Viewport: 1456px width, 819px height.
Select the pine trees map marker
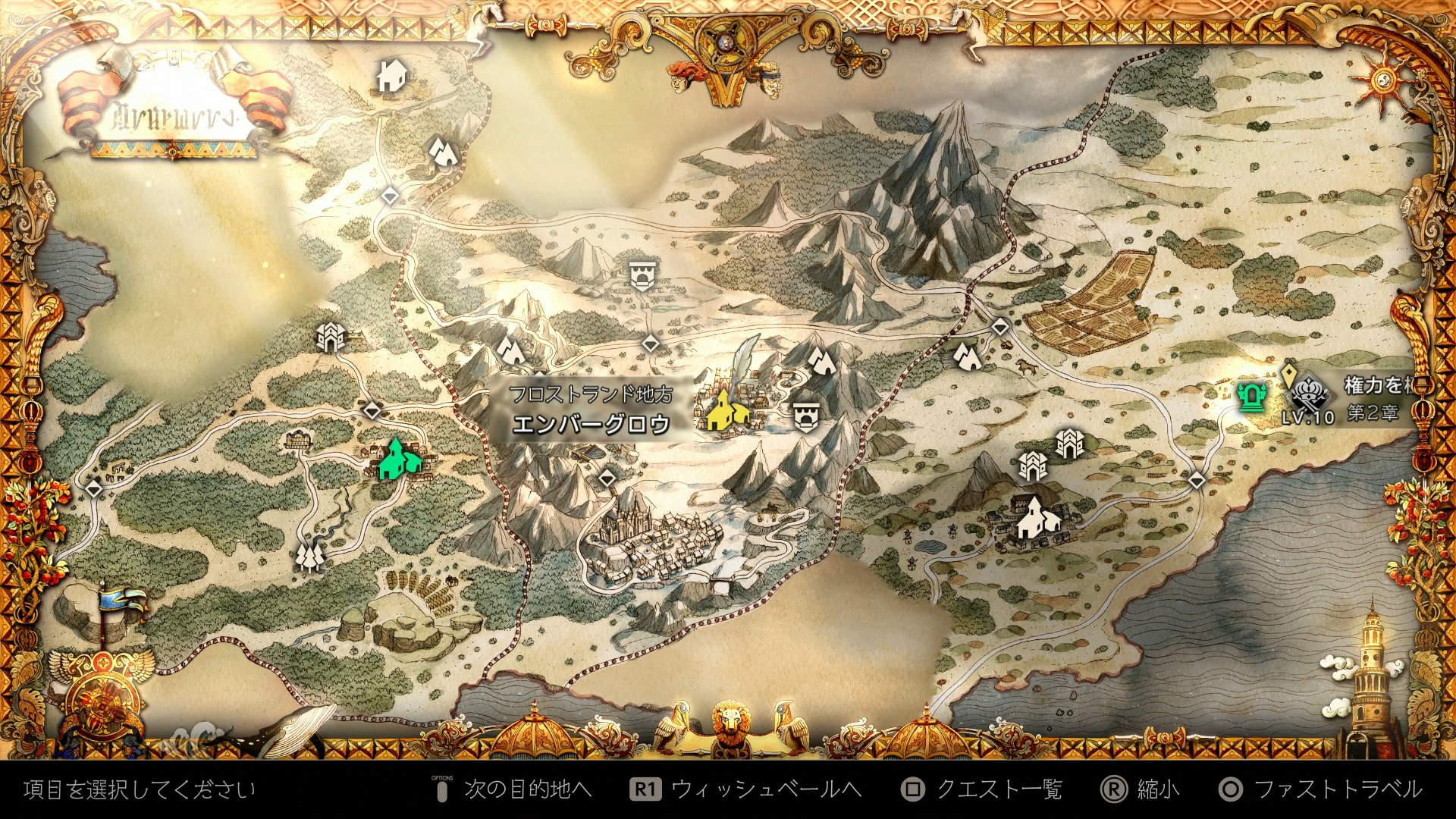tap(309, 556)
